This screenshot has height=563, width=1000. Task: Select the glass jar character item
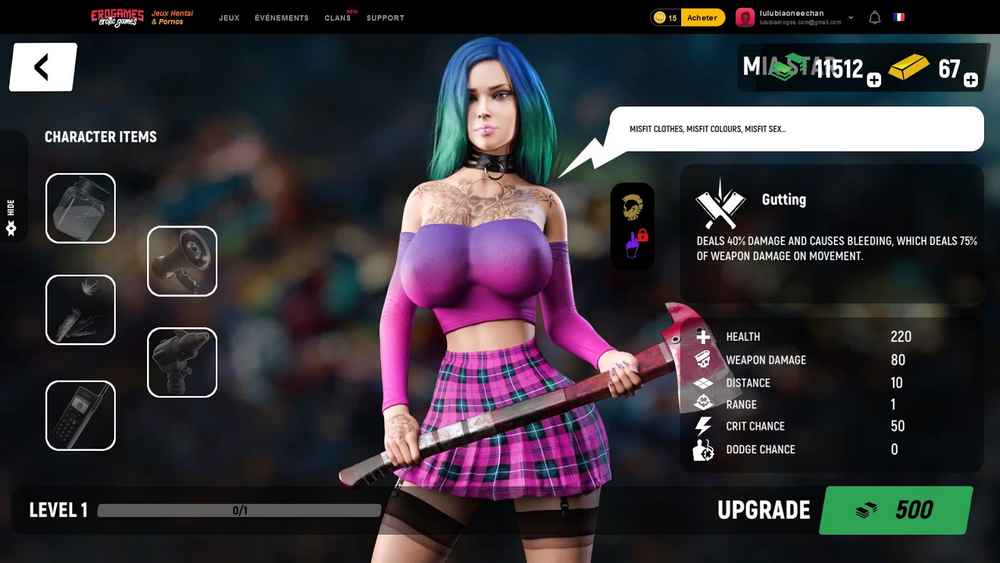[81, 208]
